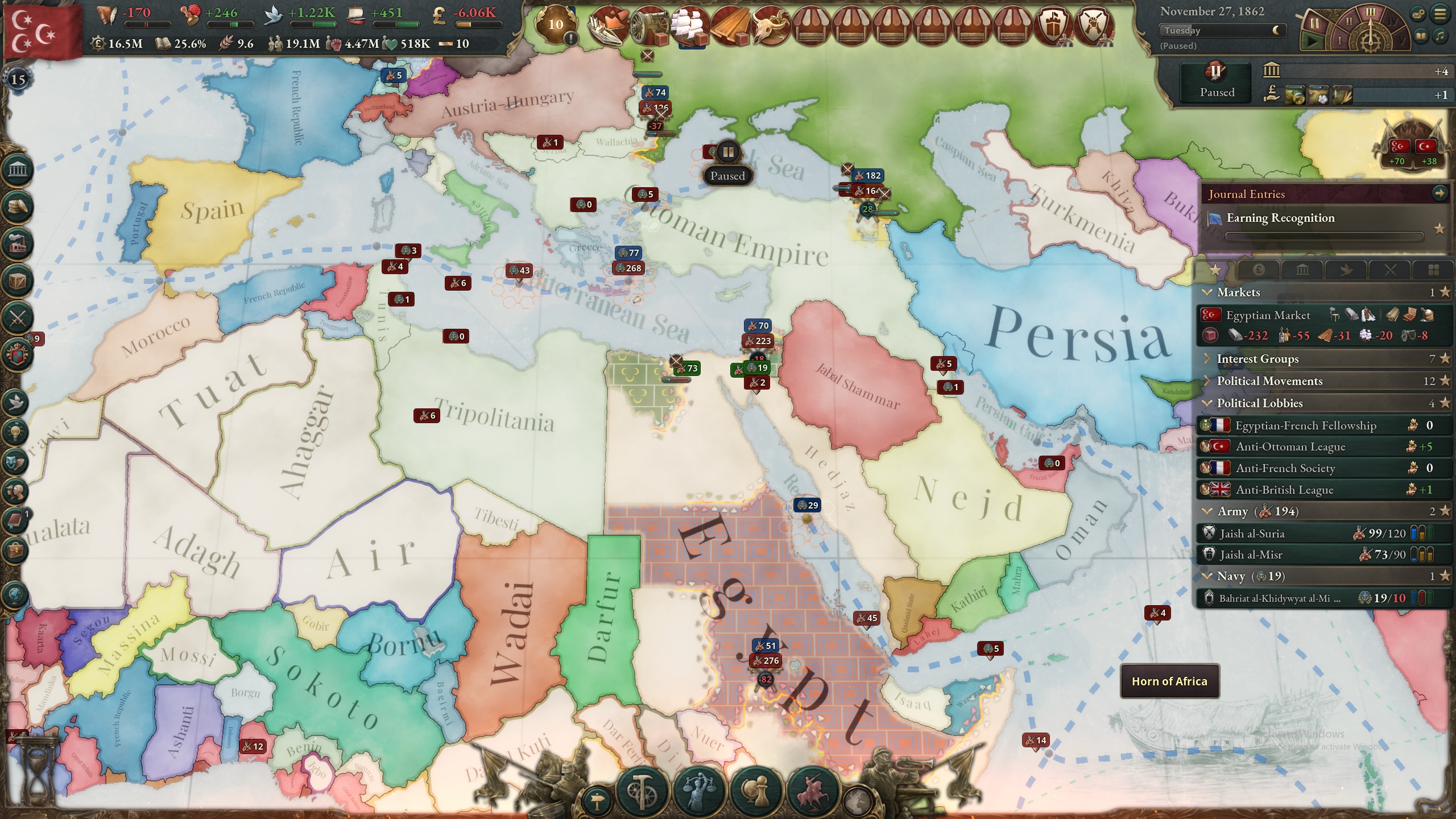Open the Budget panel with coin stack icon
Viewport: 1456px width, 819px height.
[18, 206]
